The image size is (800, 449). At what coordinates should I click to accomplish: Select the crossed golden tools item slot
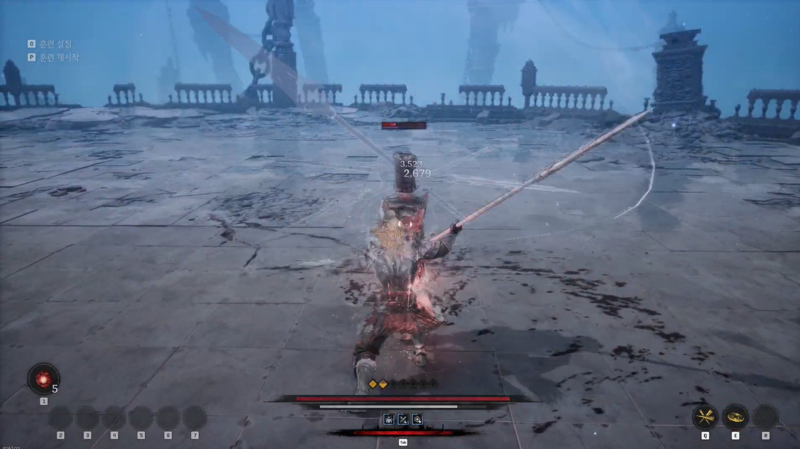pyautogui.click(x=705, y=416)
